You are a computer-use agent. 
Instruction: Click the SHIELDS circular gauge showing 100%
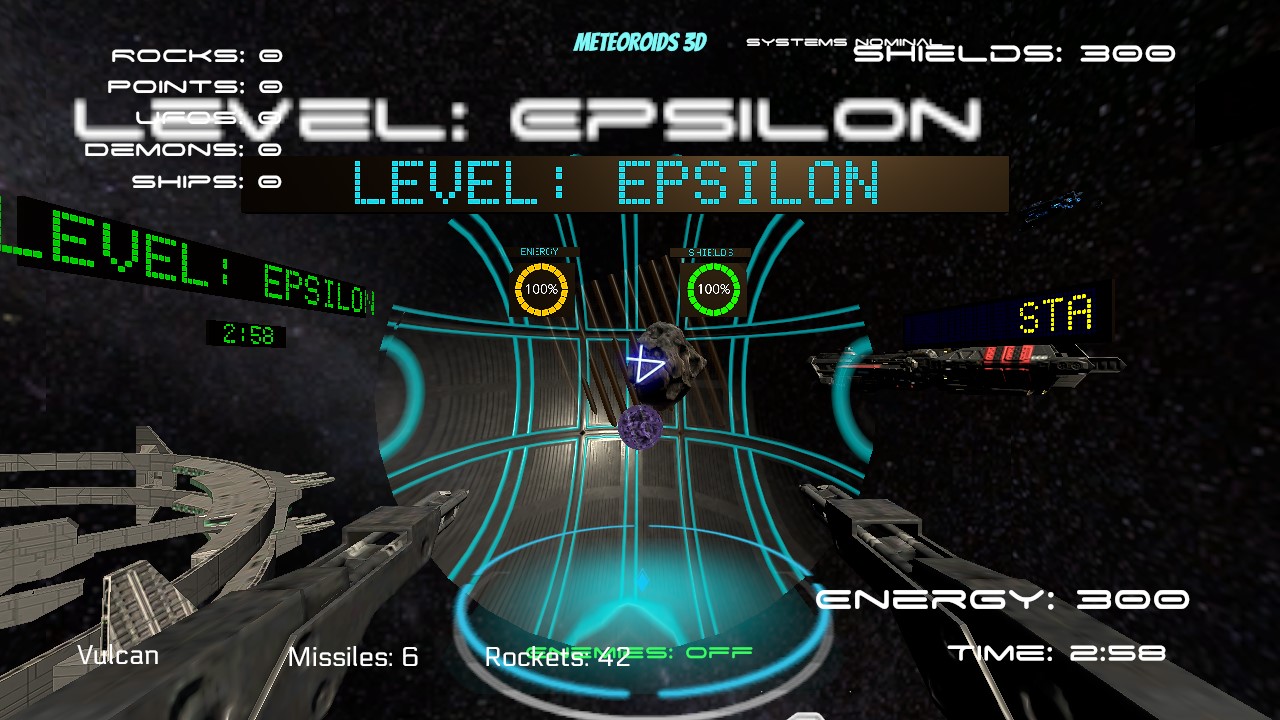coord(715,287)
